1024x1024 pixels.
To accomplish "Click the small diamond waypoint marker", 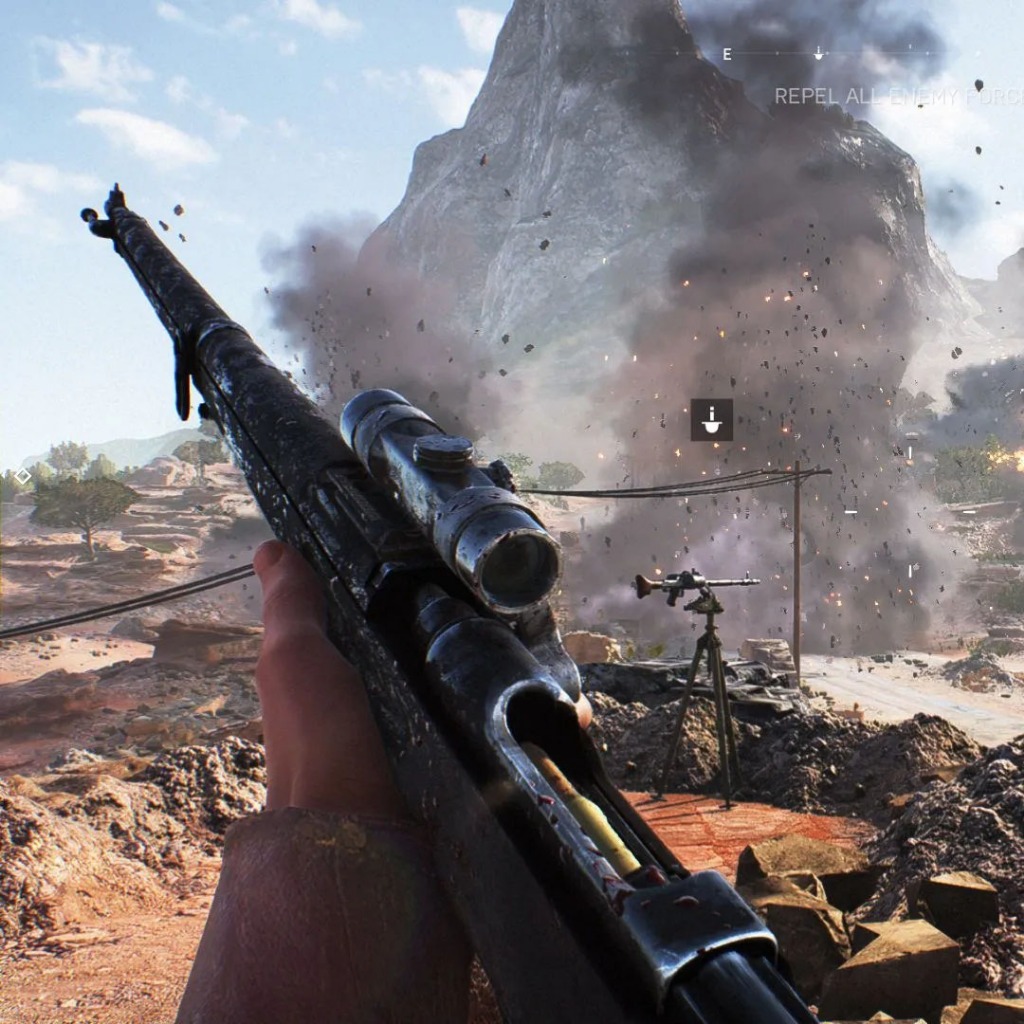I will [x=23, y=476].
